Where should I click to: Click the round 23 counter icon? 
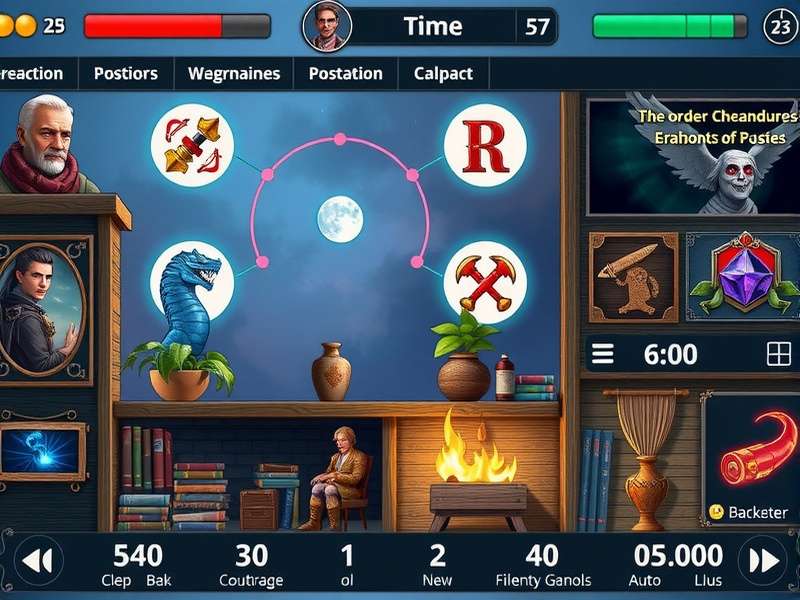(x=779, y=27)
